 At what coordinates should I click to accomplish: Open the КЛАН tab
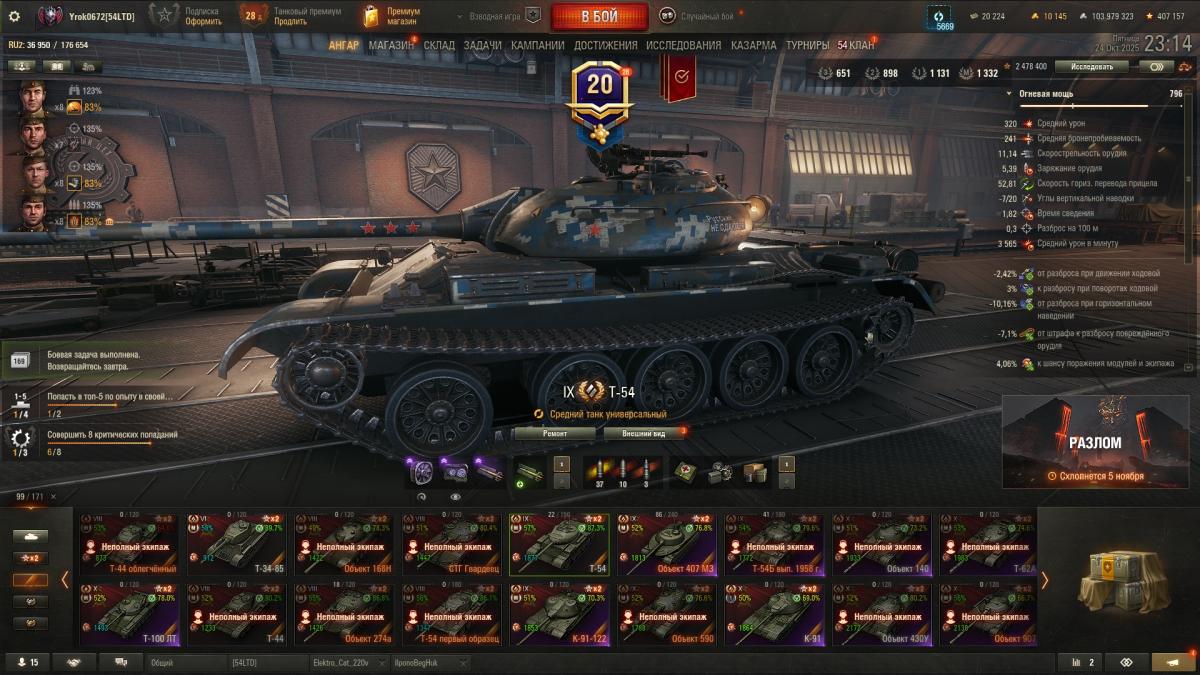856,45
